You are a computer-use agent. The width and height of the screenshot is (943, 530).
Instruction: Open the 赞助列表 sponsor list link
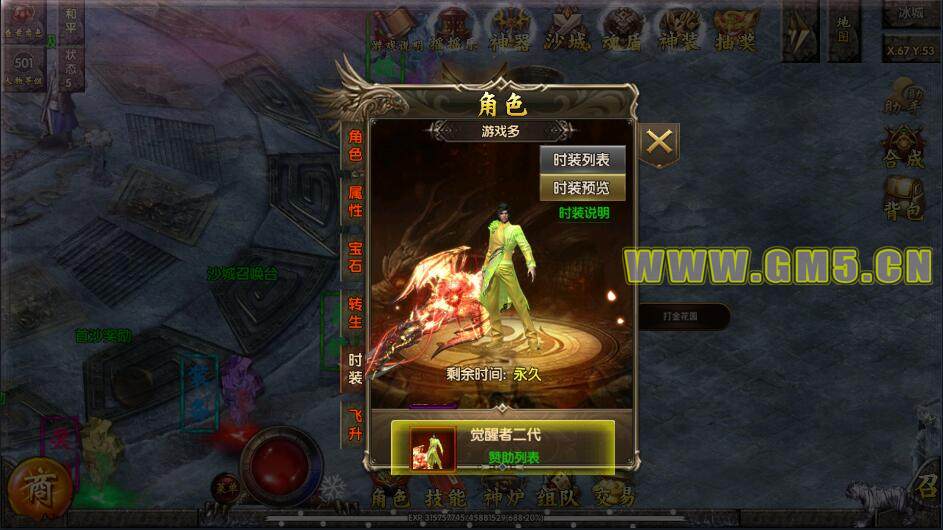pos(514,457)
